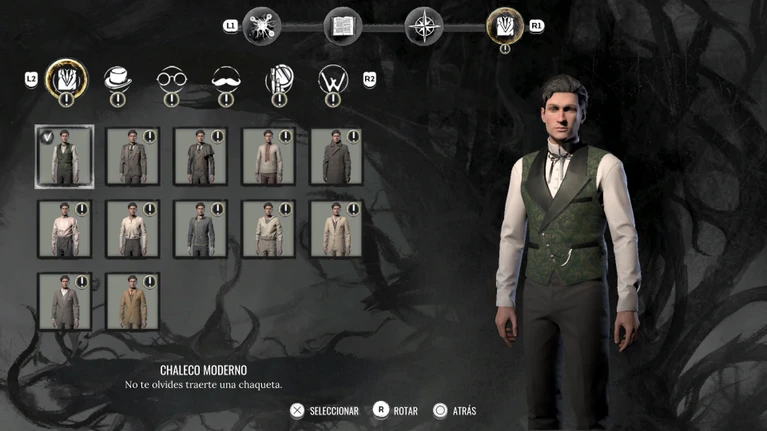
Task: Switch to the hats category tab
Action: coord(118,79)
